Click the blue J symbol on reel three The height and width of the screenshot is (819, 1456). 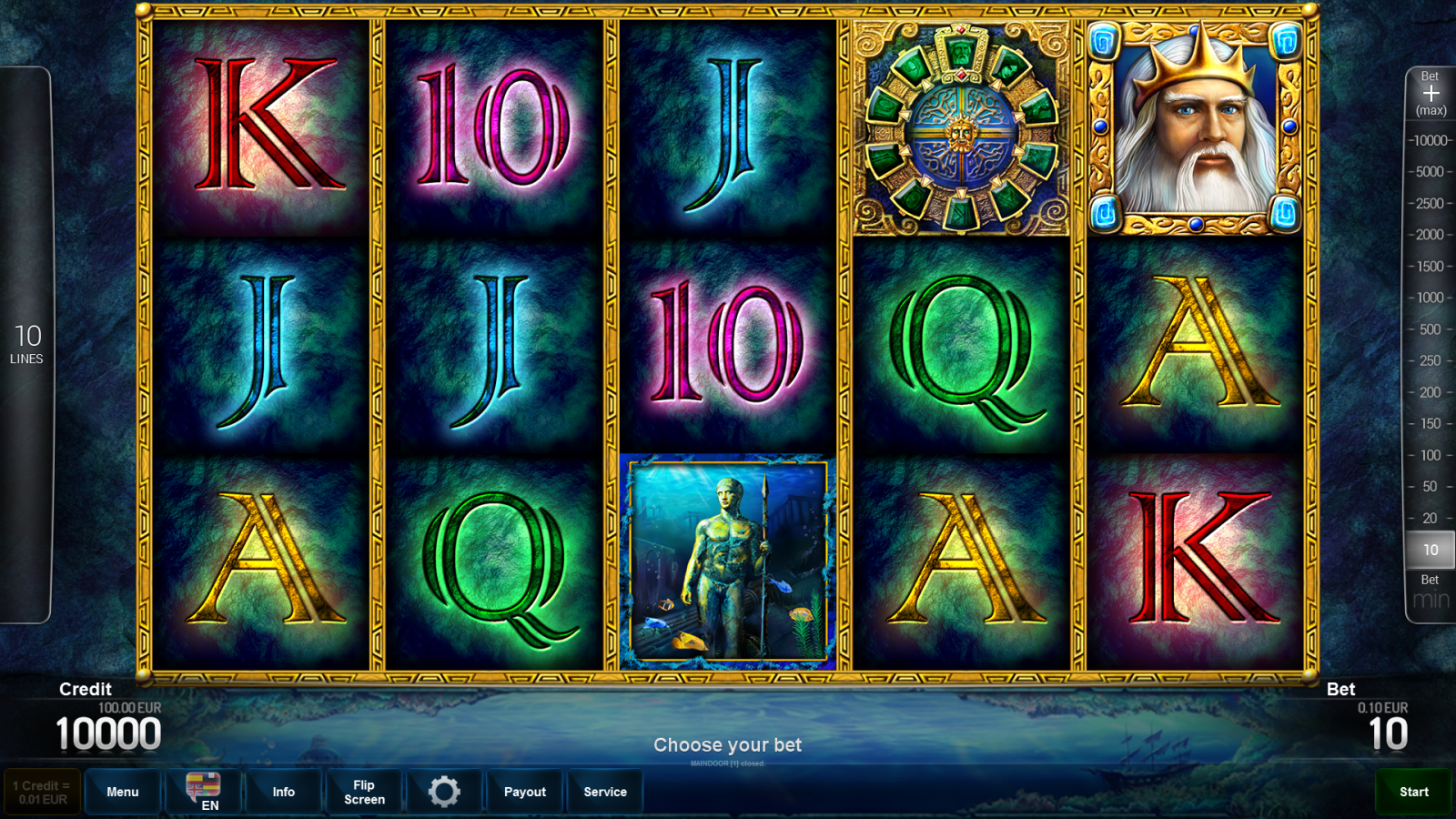tap(723, 132)
